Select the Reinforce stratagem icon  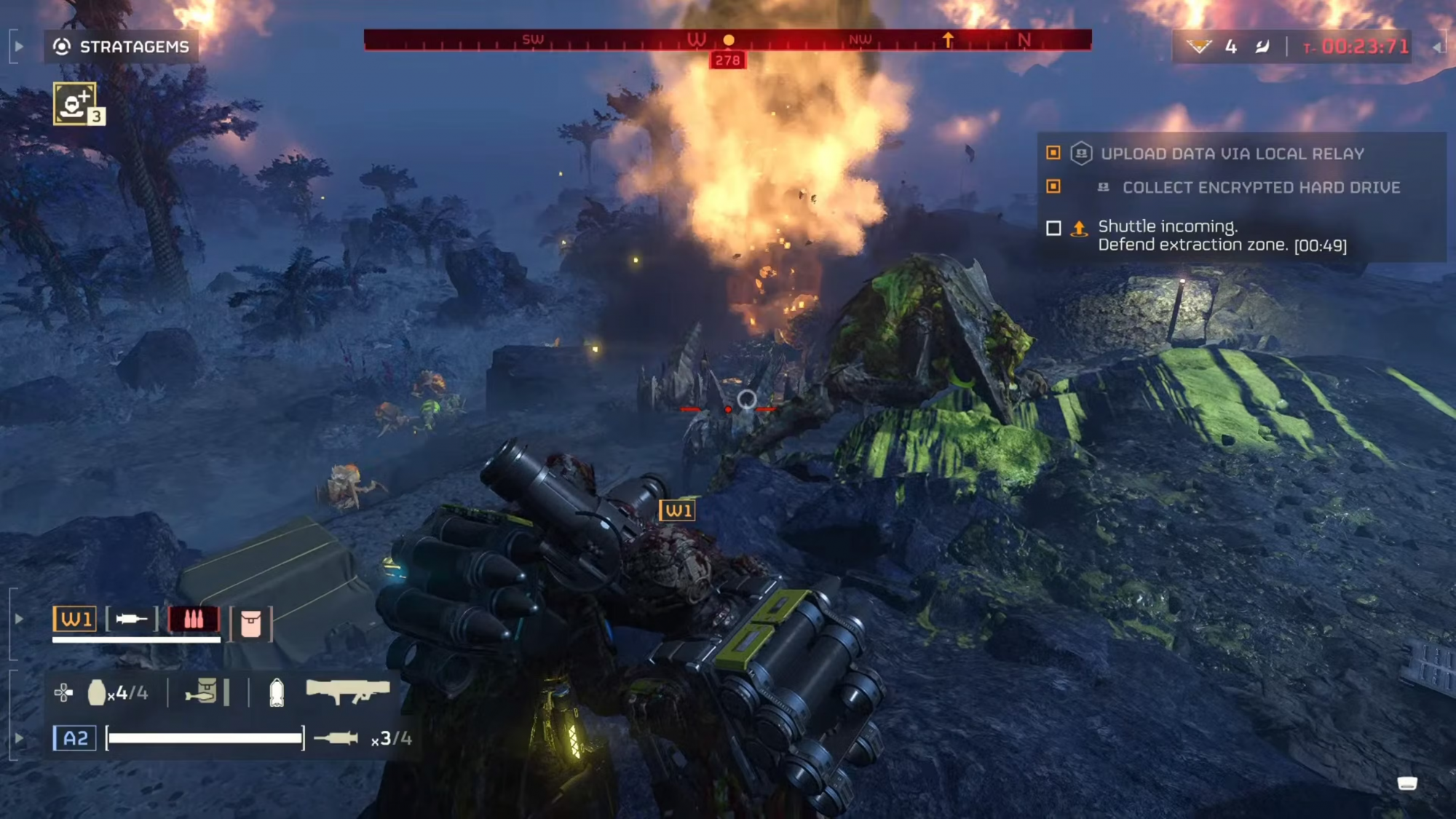coord(74,103)
